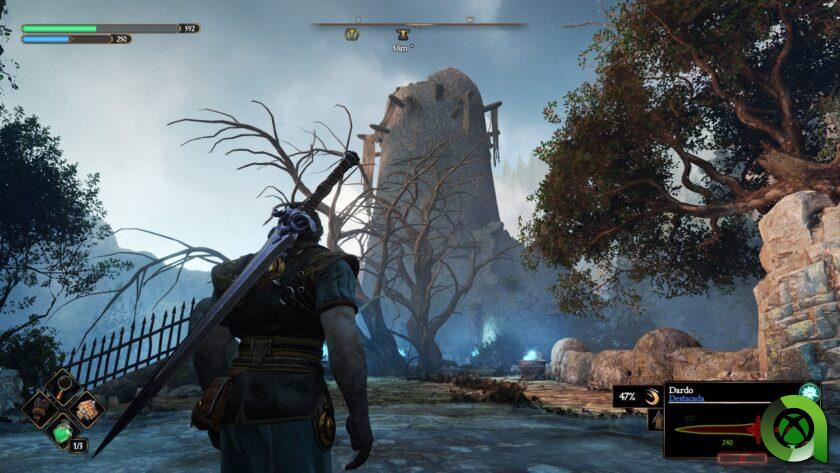
Task: Select the magnifying glass quick slot
Action: tap(63, 385)
